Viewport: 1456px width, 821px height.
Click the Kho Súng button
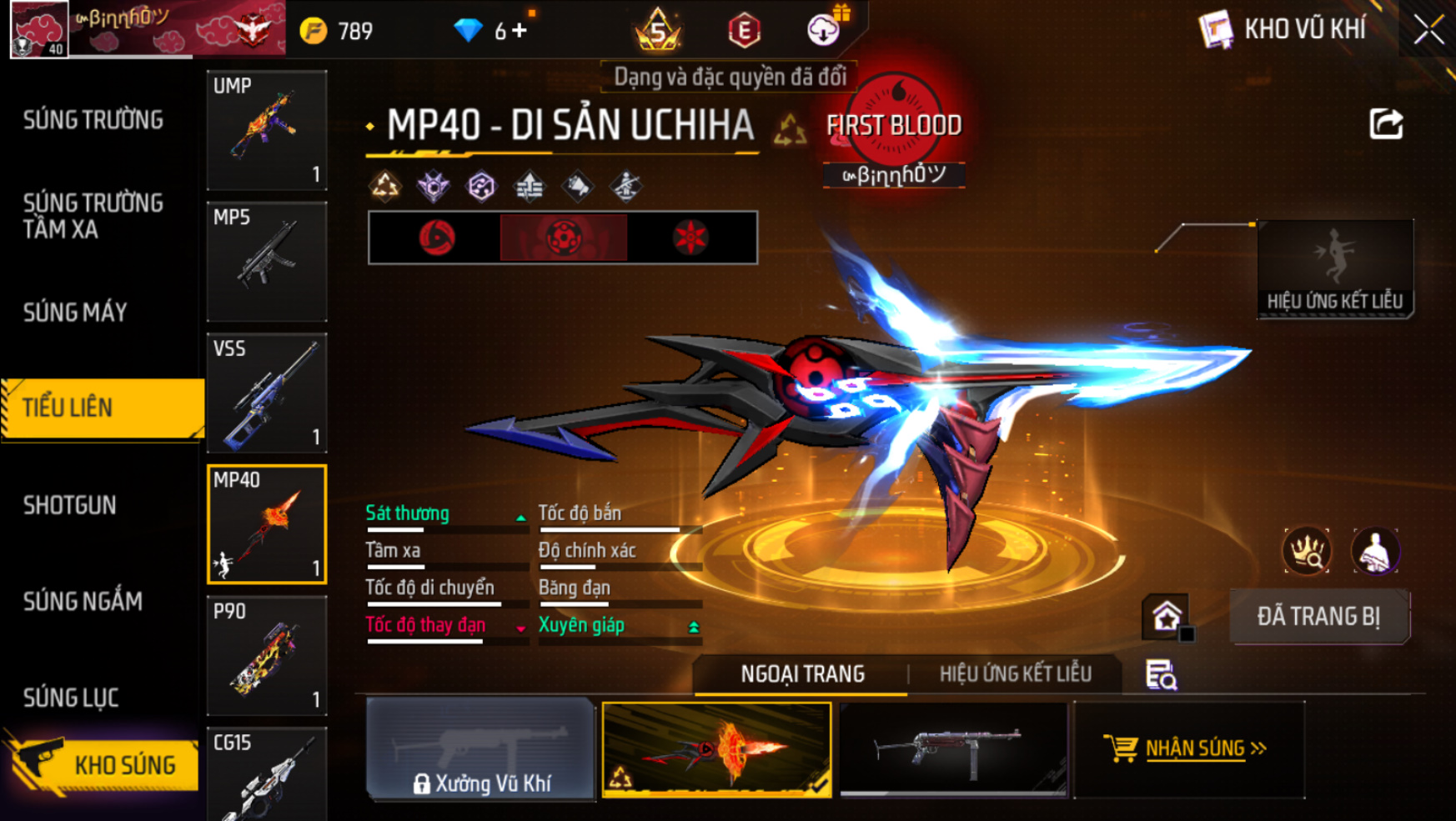[104, 764]
